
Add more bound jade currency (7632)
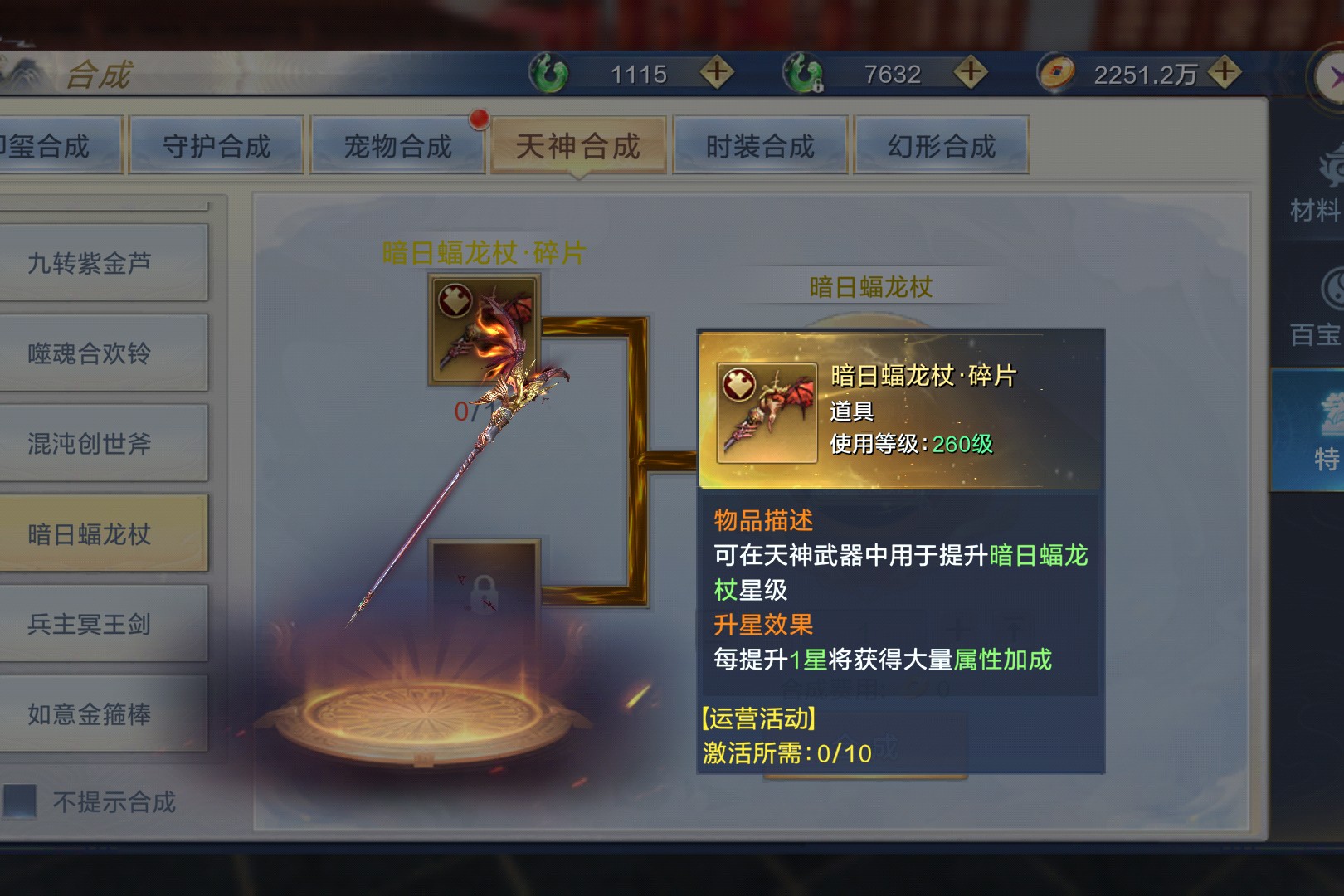tap(970, 73)
